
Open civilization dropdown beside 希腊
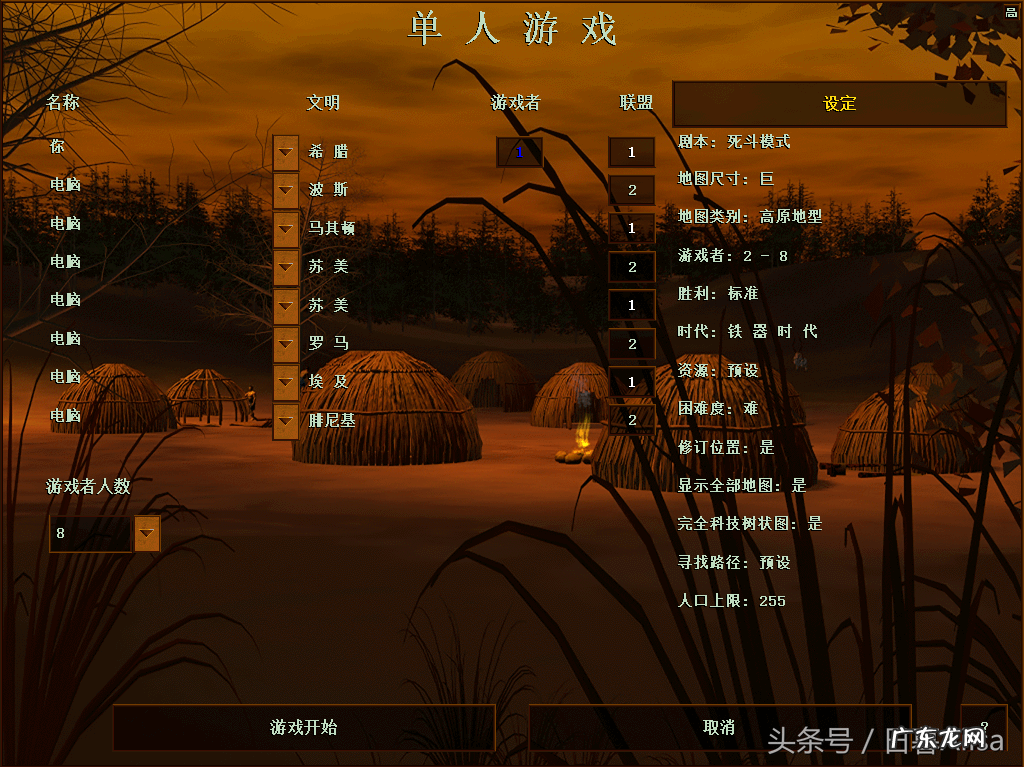tap(286, 153)
